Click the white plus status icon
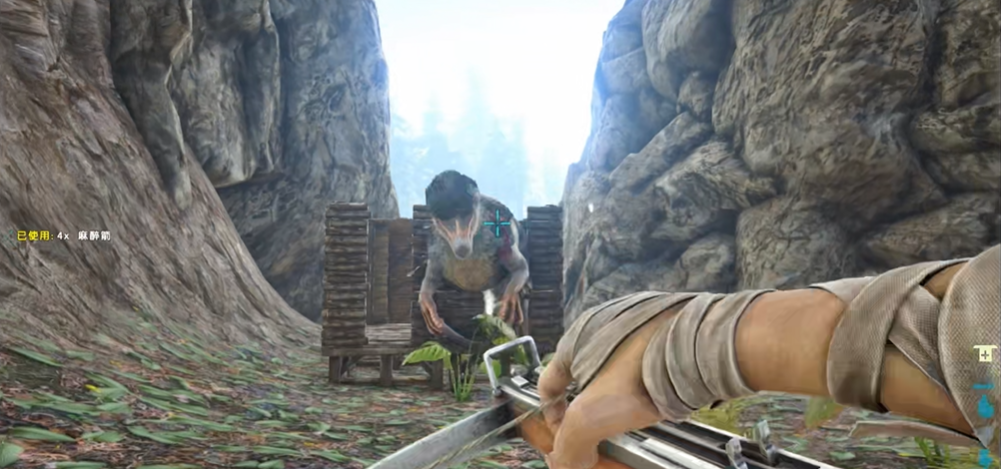This screenshot has height=469, width=1001. tap(985, 354)
